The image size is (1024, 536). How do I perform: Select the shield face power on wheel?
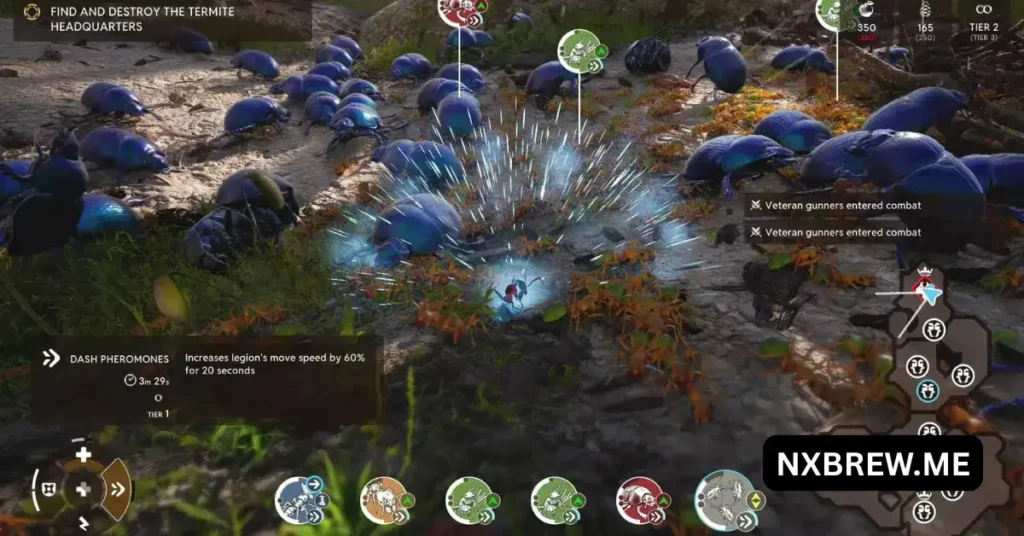[x=48, y=490]
